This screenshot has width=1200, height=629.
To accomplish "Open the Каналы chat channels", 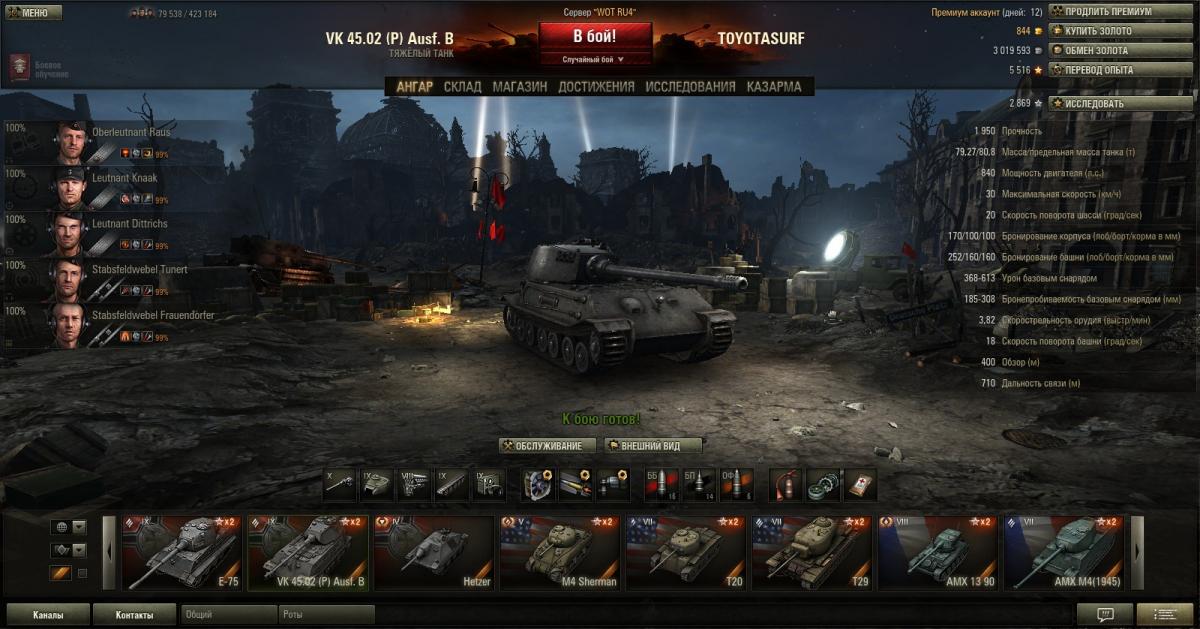I will (x=48, y=615).
